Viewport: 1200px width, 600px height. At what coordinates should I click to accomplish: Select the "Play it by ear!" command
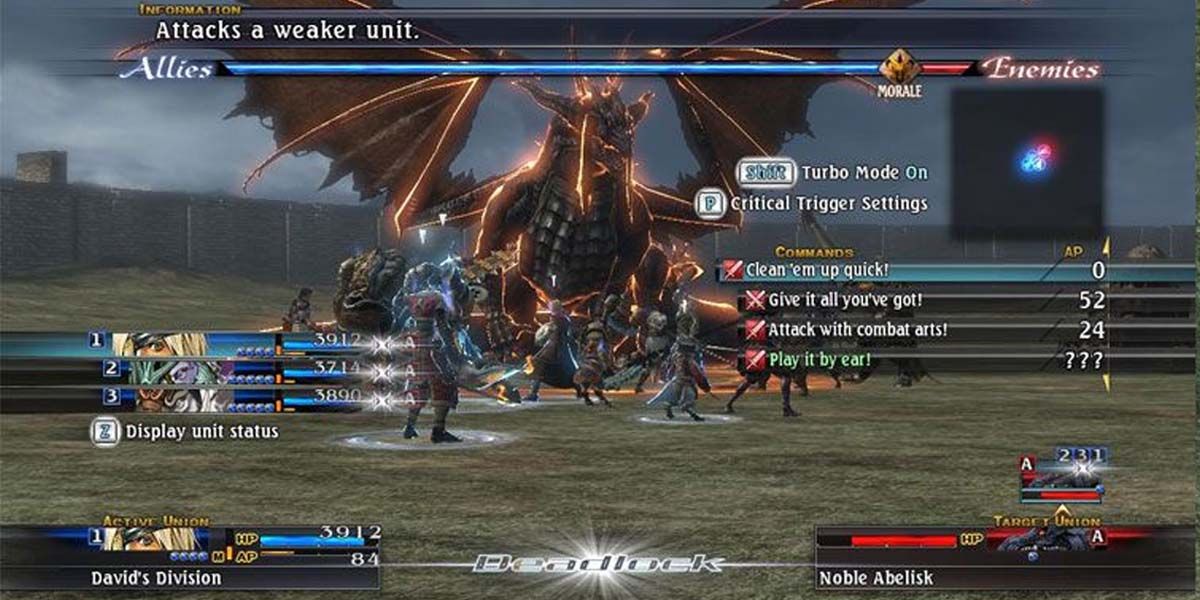pos(819,359)
